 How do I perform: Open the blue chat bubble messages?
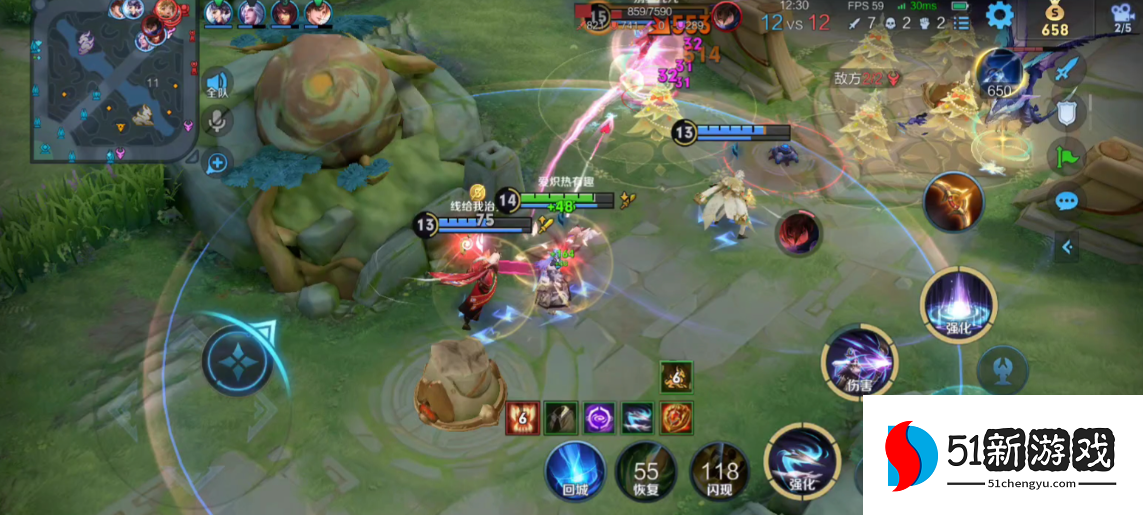pos(1067,201)
